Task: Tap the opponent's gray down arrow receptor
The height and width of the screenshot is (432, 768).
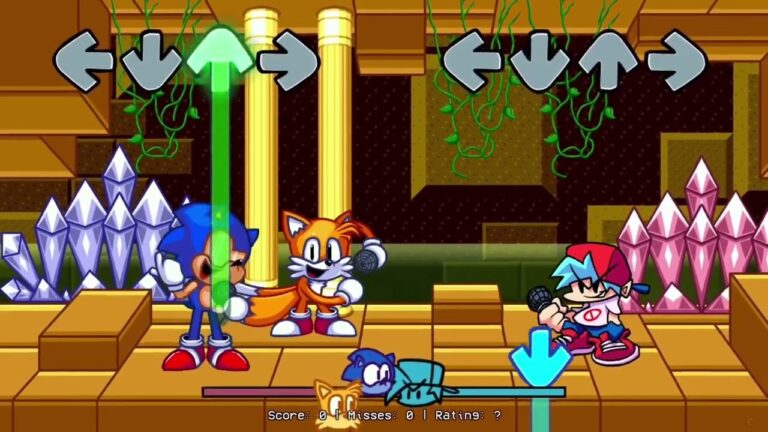Action: coord(152,61)
